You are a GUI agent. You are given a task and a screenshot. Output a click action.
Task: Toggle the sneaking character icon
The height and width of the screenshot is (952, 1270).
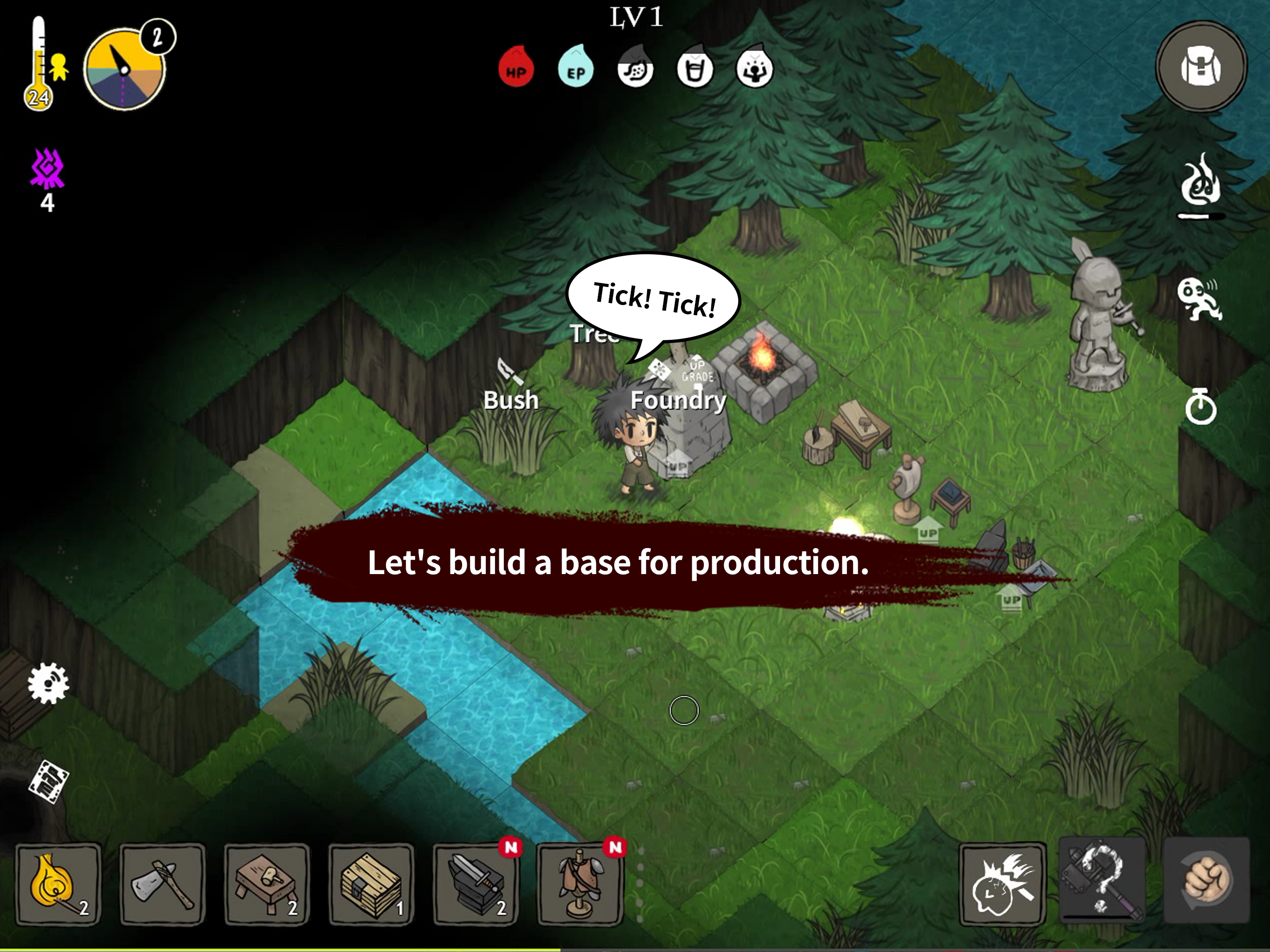pyautogui.click(x=1199, y=298)
